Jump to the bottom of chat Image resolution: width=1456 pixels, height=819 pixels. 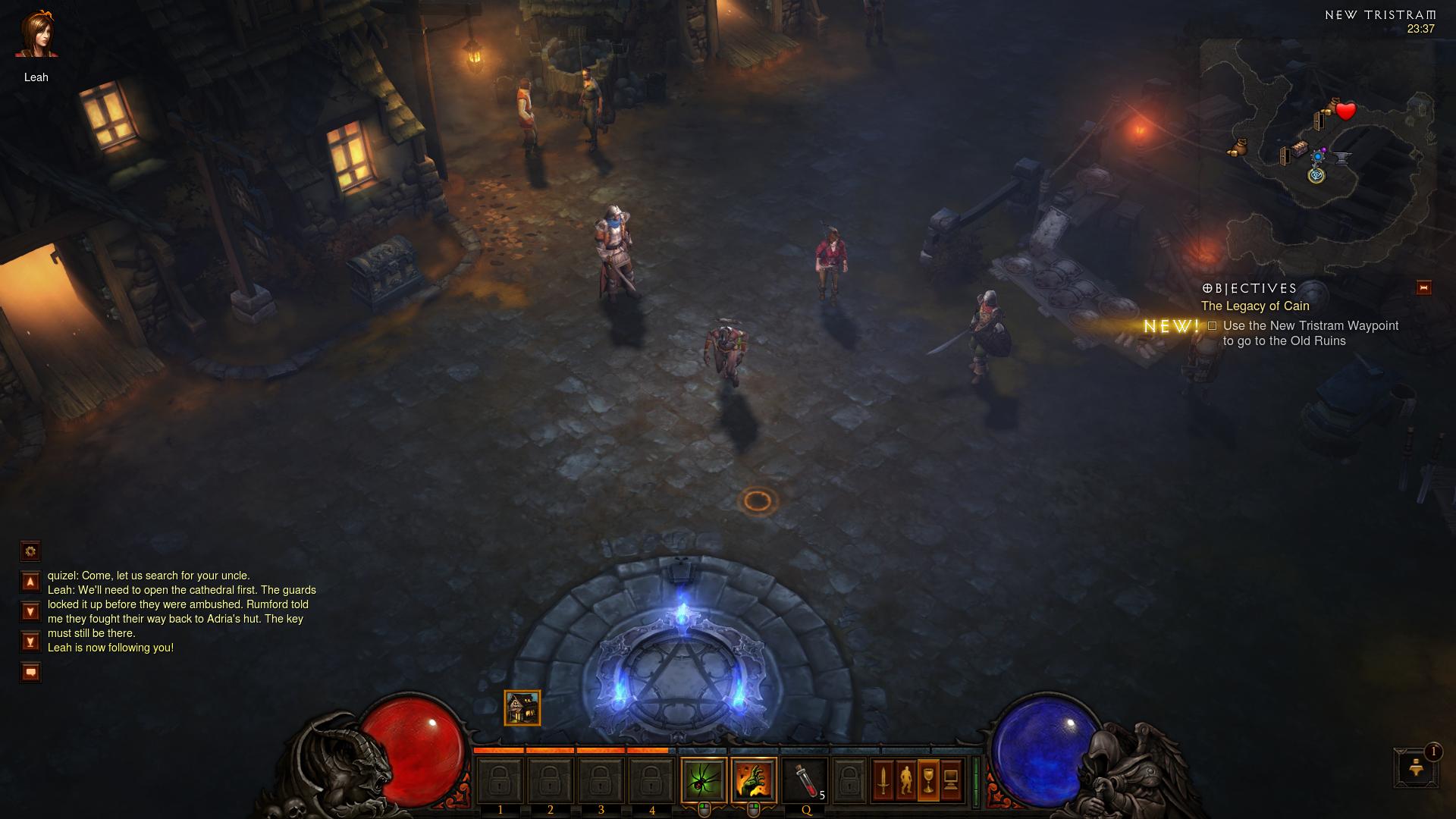coord(30,642)
